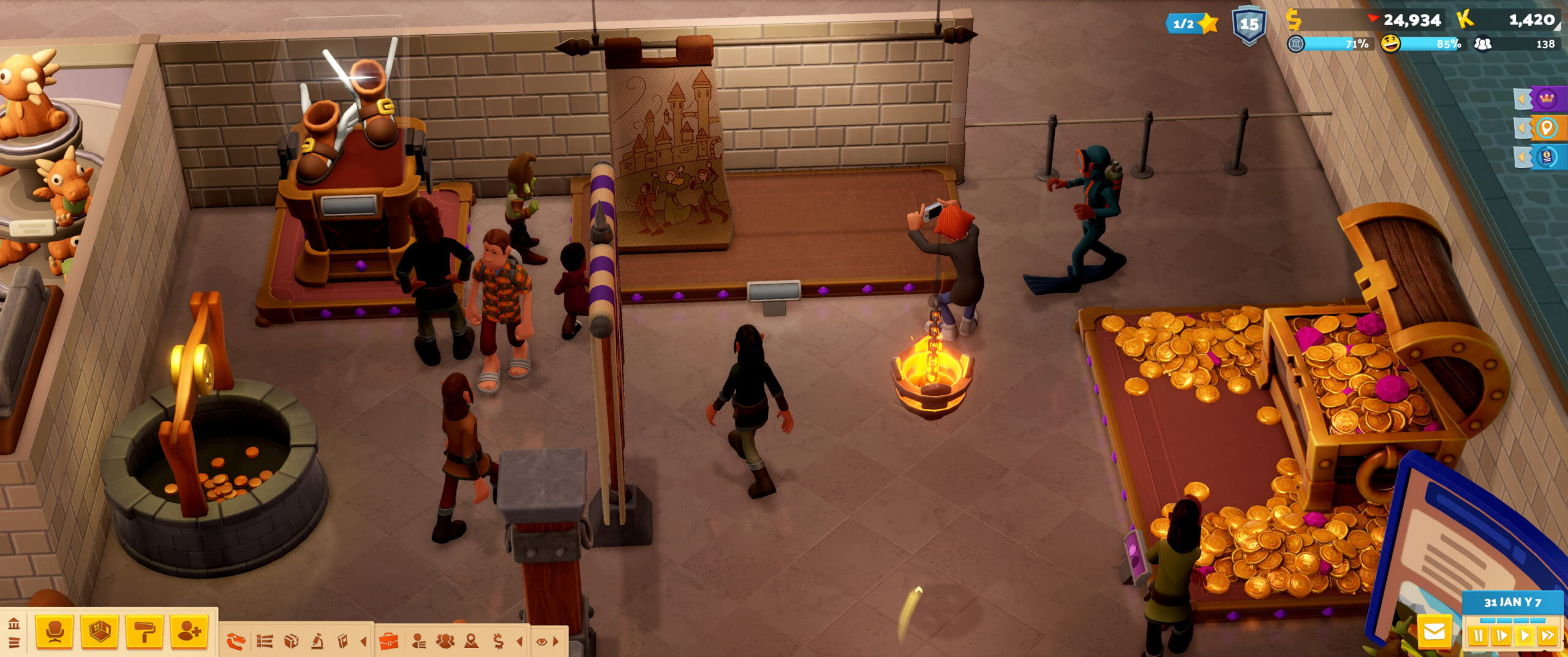Open the room building menu
The height and width of the screenshot is (657, 1568).
point(99,631)
